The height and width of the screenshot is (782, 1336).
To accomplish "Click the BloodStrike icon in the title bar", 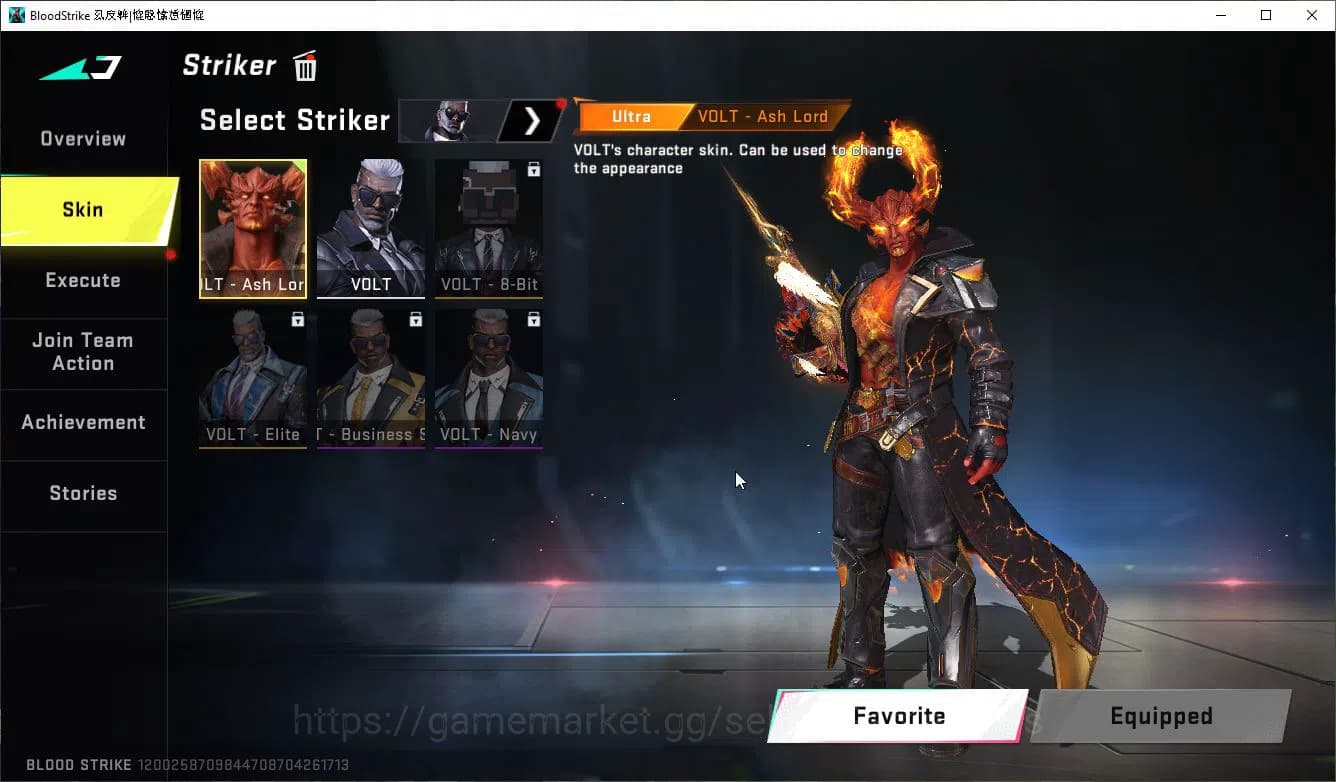I will click(x=16, y=14).
